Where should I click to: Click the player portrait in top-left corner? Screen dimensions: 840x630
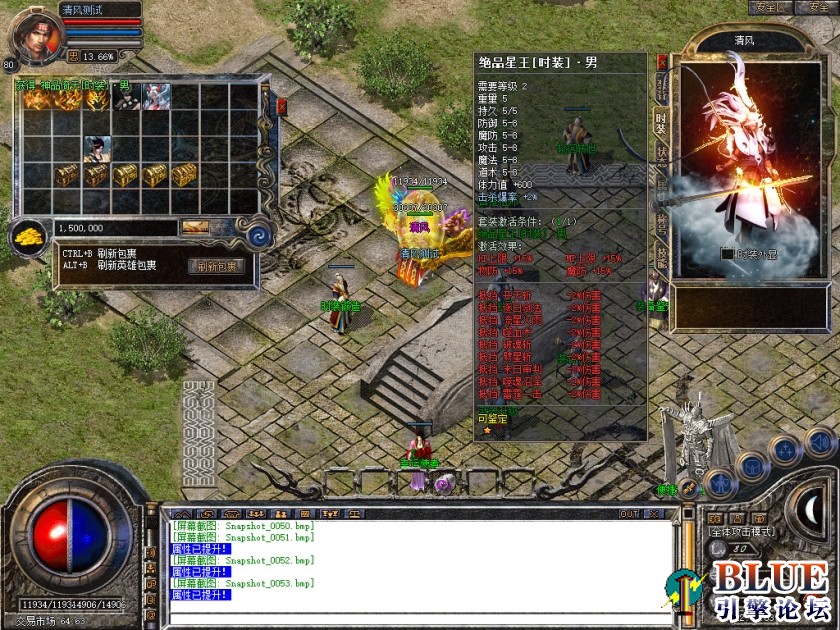tap(35, 32)
